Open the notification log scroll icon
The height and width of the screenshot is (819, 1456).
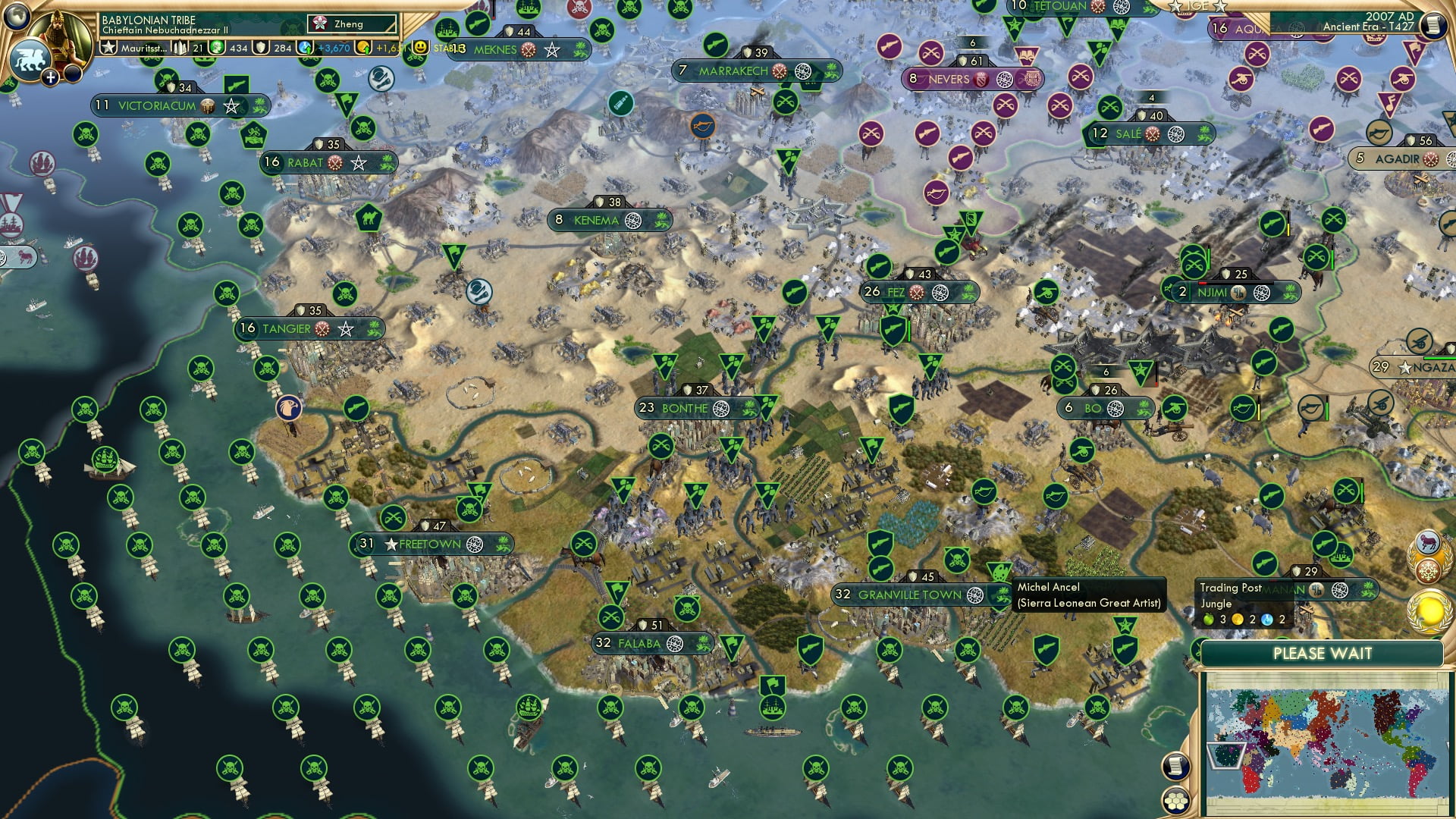1175,767
